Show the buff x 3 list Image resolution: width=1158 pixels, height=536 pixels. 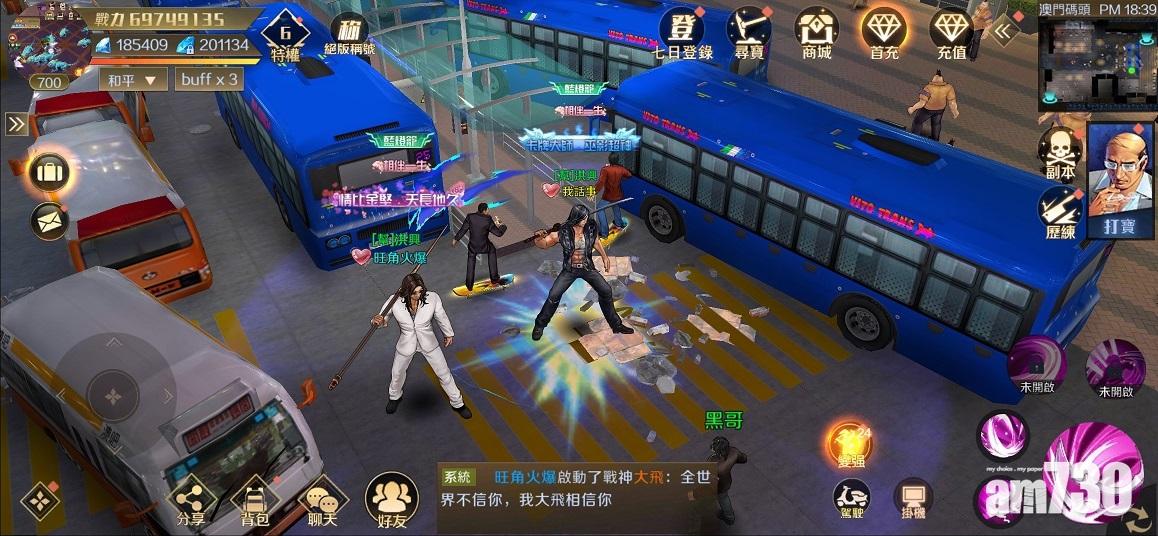(209, 79)
